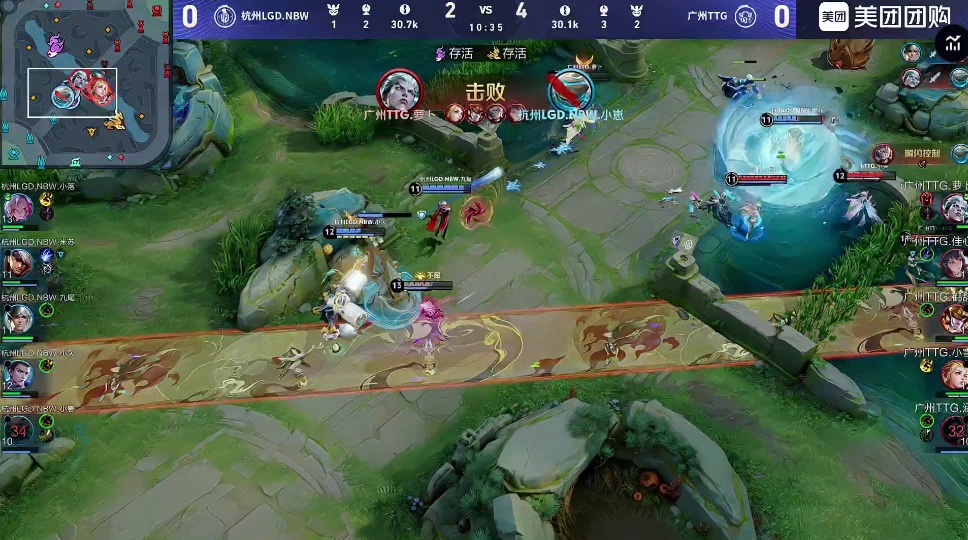Select player 广州TTG.佳心's portrait

pos(952,263)
